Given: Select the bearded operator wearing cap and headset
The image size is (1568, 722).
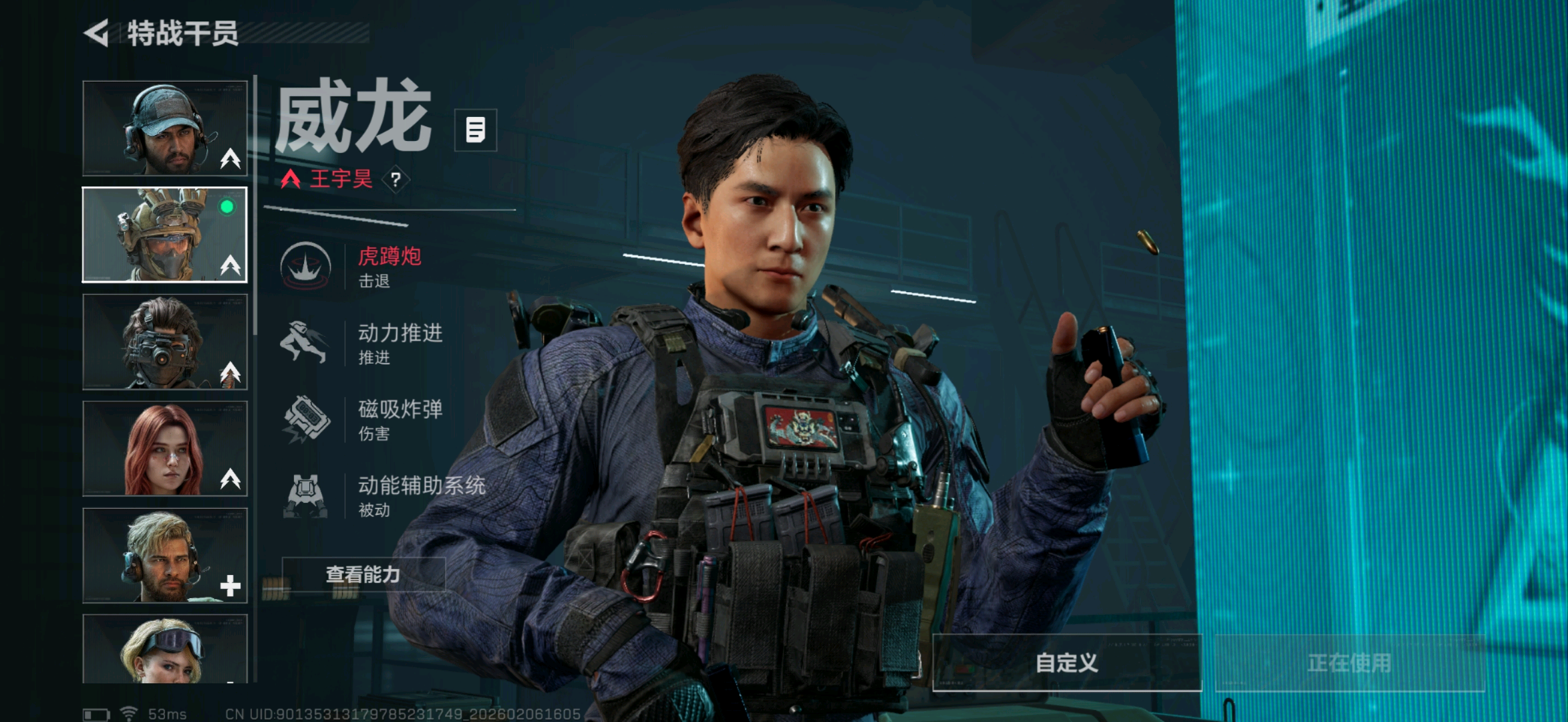Looking at the screenshot, I should point(164,128).
